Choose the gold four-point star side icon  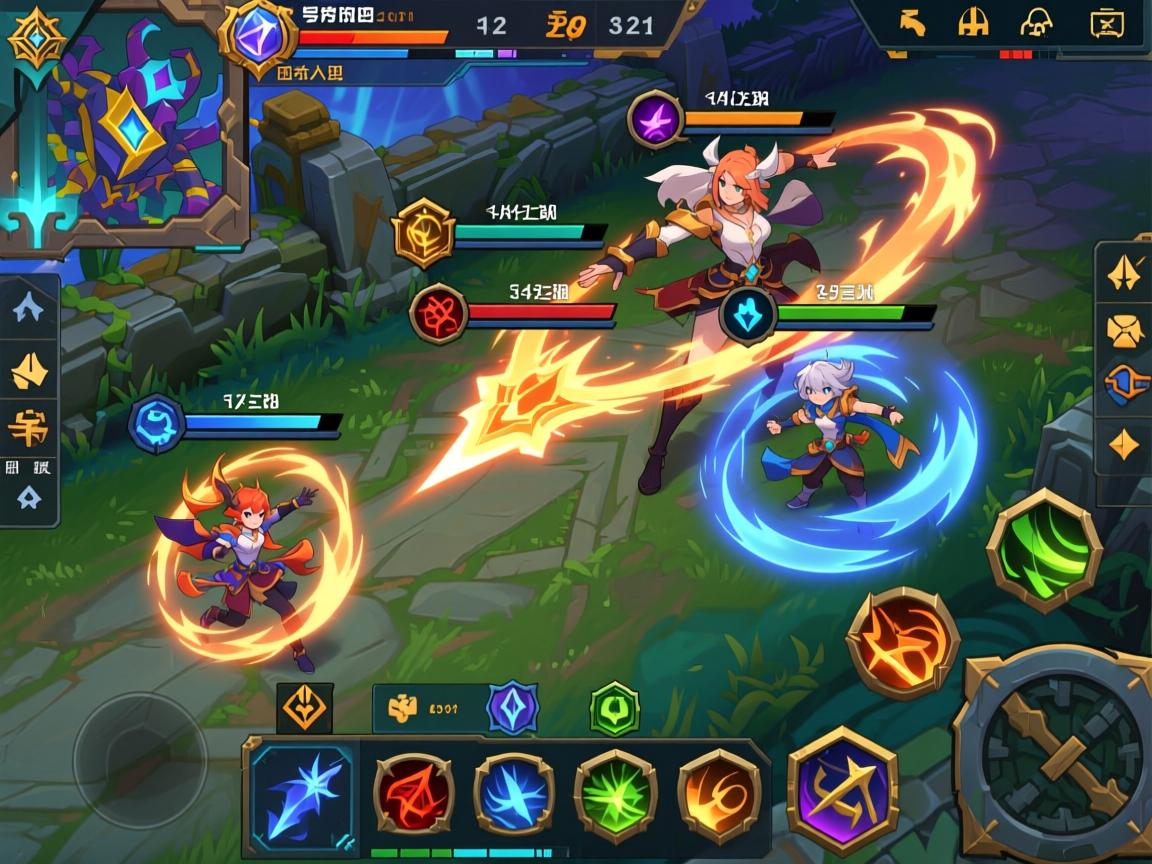tap(1125, 443)
